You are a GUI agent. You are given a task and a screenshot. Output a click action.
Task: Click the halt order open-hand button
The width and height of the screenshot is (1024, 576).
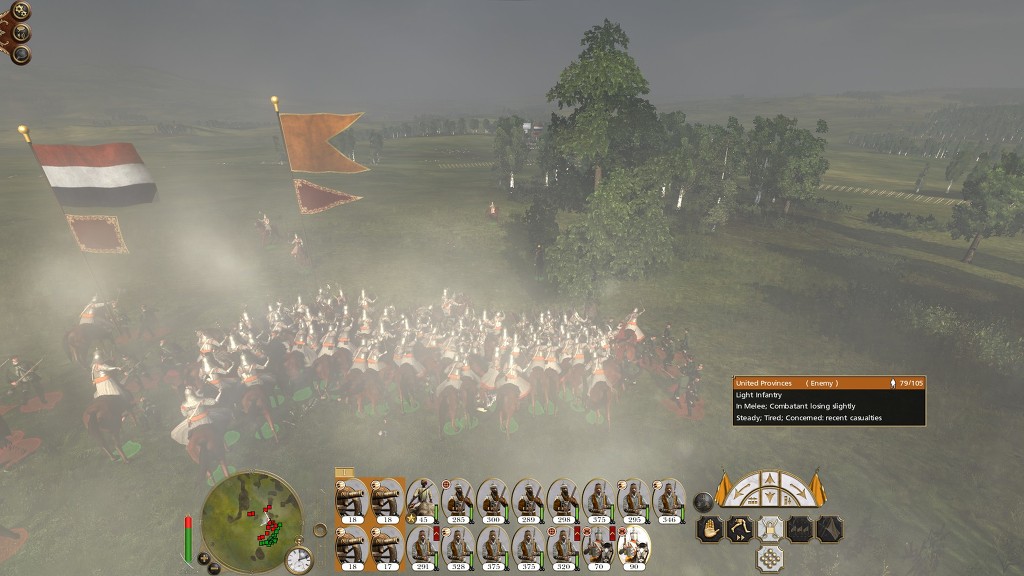tap(710, 529)
